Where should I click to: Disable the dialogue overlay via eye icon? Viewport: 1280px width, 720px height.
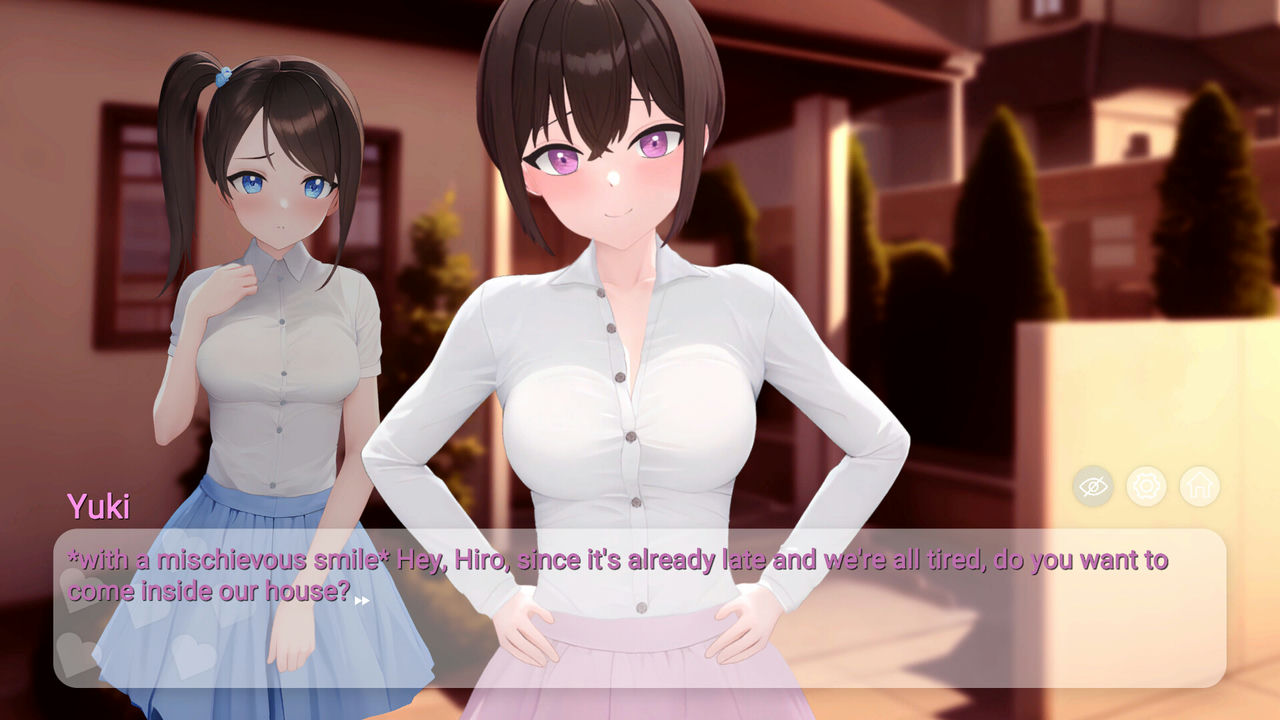(1093, 486)
